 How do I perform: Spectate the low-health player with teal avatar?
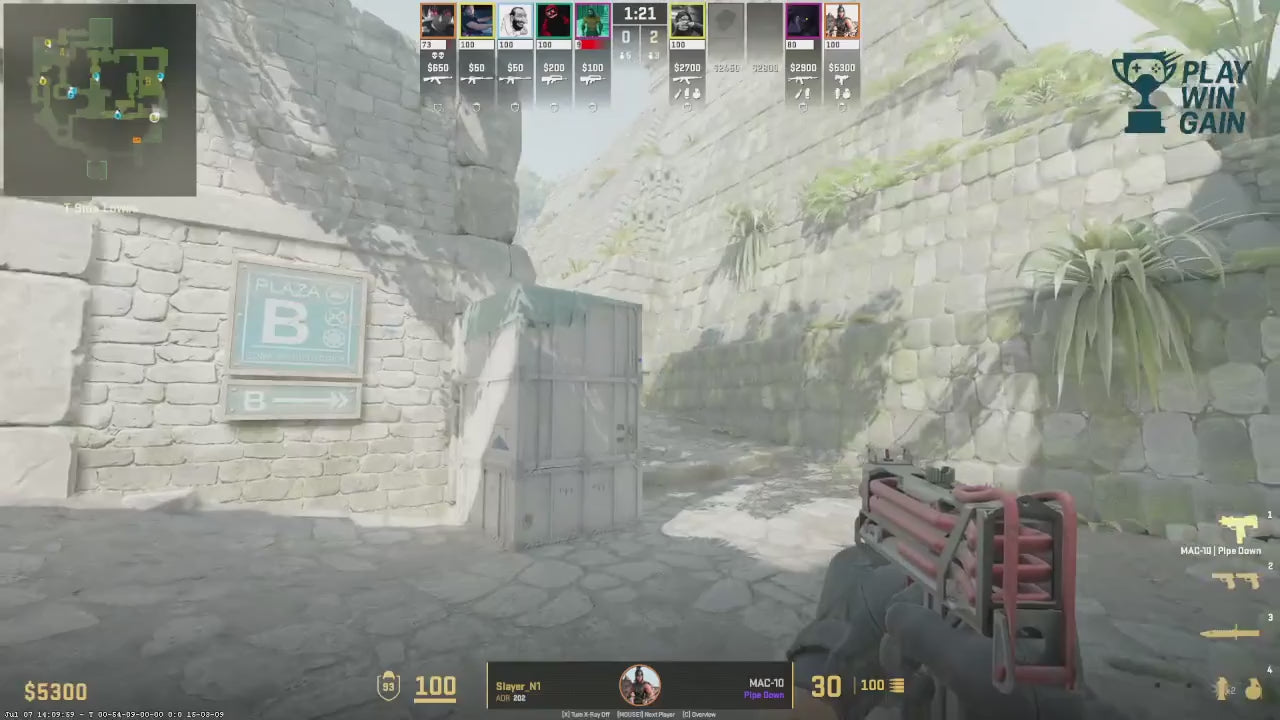[592, 21]
